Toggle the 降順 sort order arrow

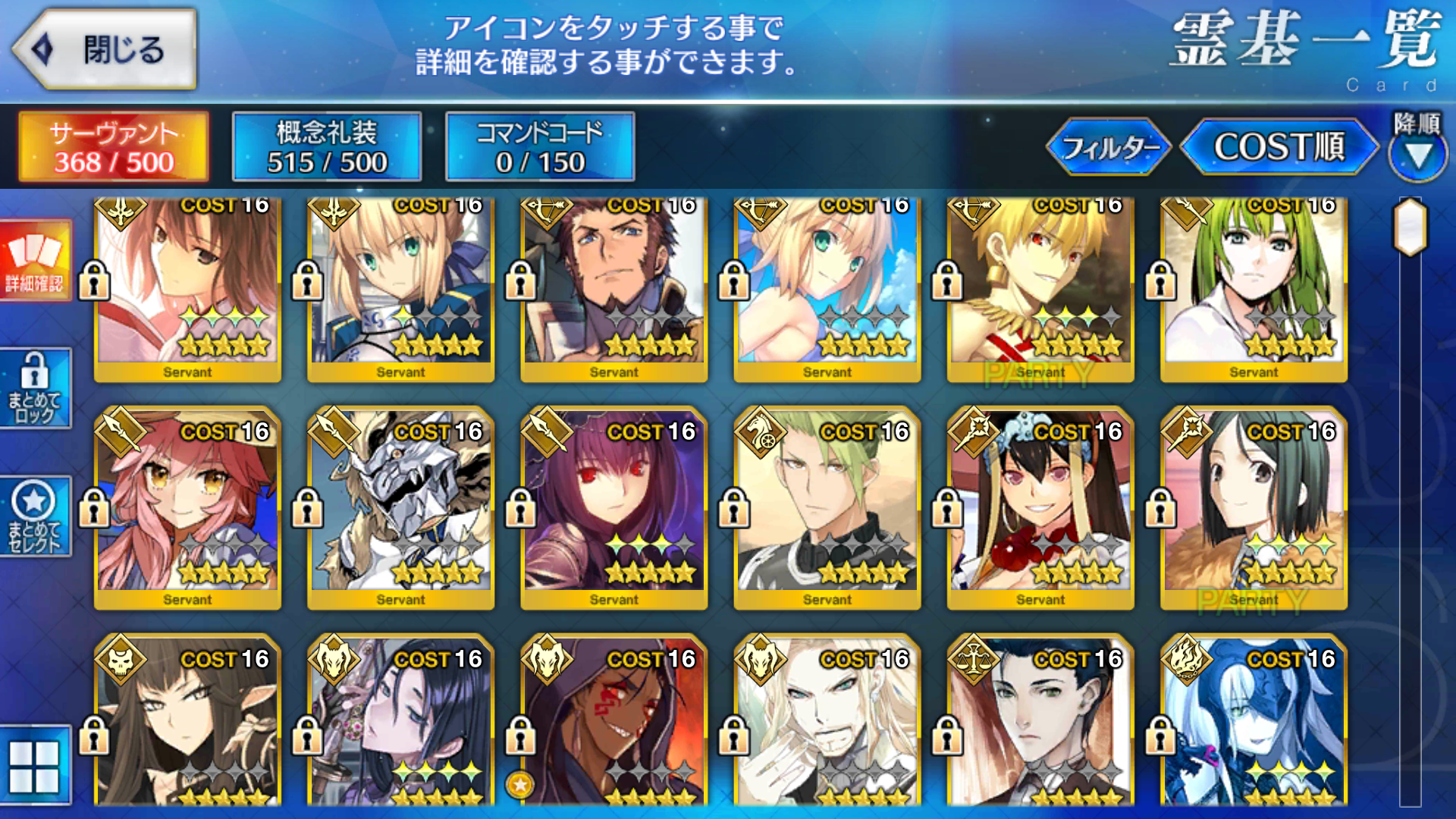[x=1418, y=149]
